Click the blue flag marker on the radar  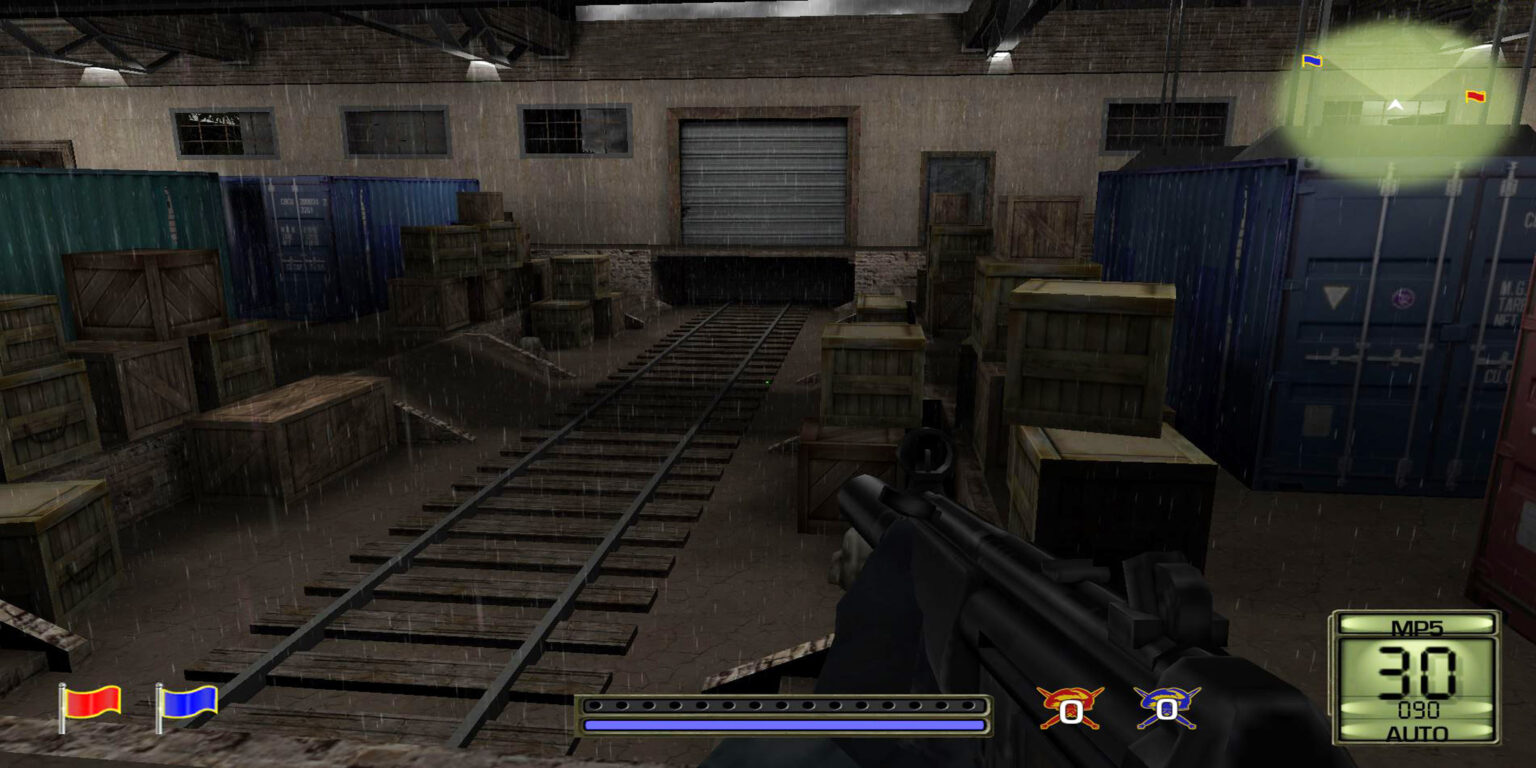coord(1311,60)
